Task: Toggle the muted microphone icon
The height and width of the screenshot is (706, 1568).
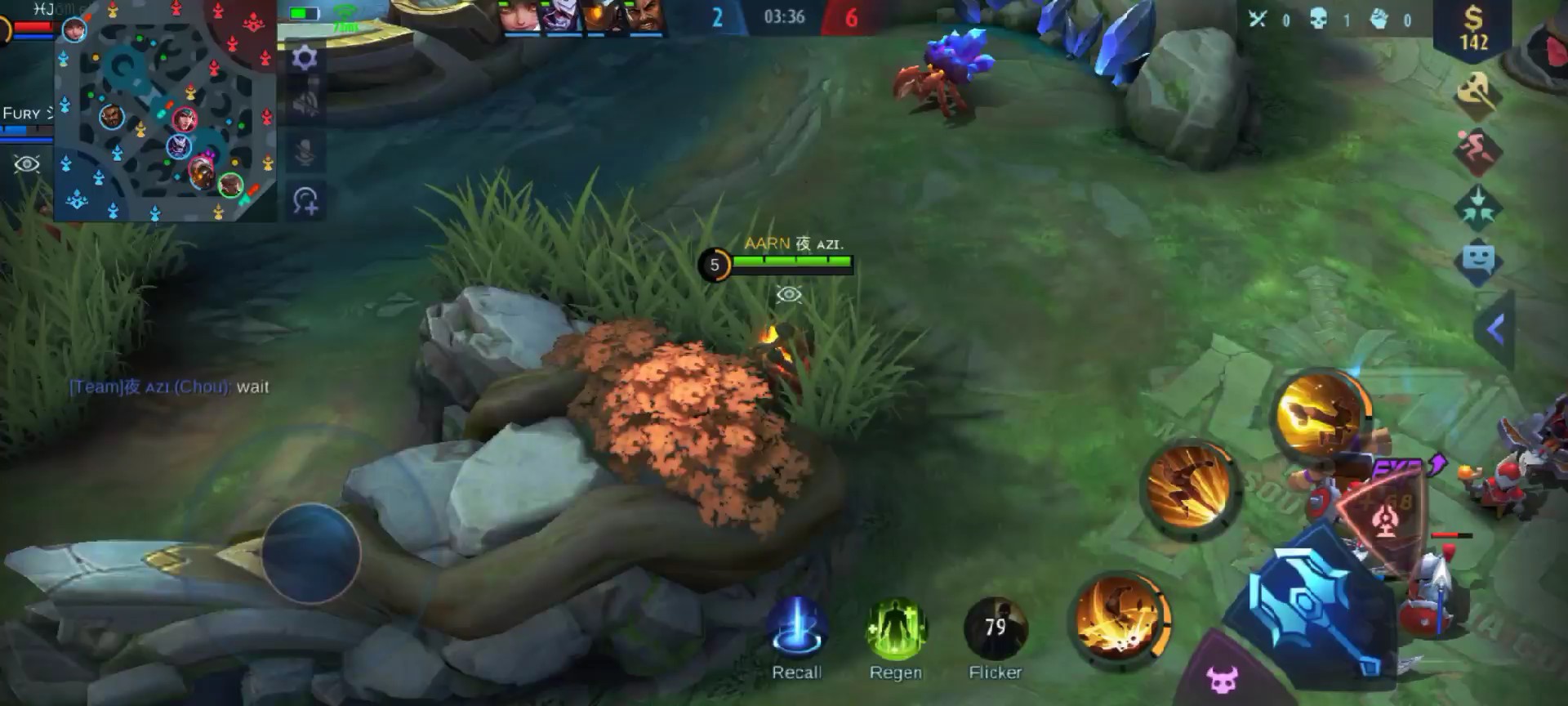Action: click(x=305, y=153)
